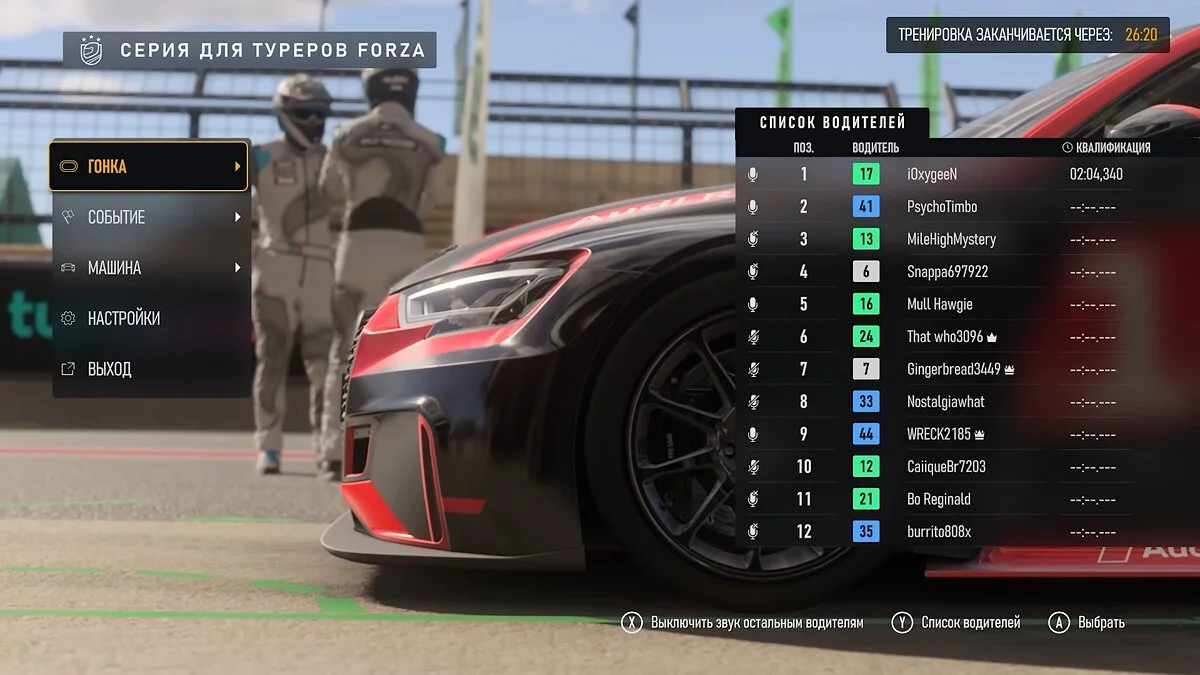This screenshot has height=675, width=1200.
Task: Pick WRECK2185 from the list
Action: (x=938, y=434)
